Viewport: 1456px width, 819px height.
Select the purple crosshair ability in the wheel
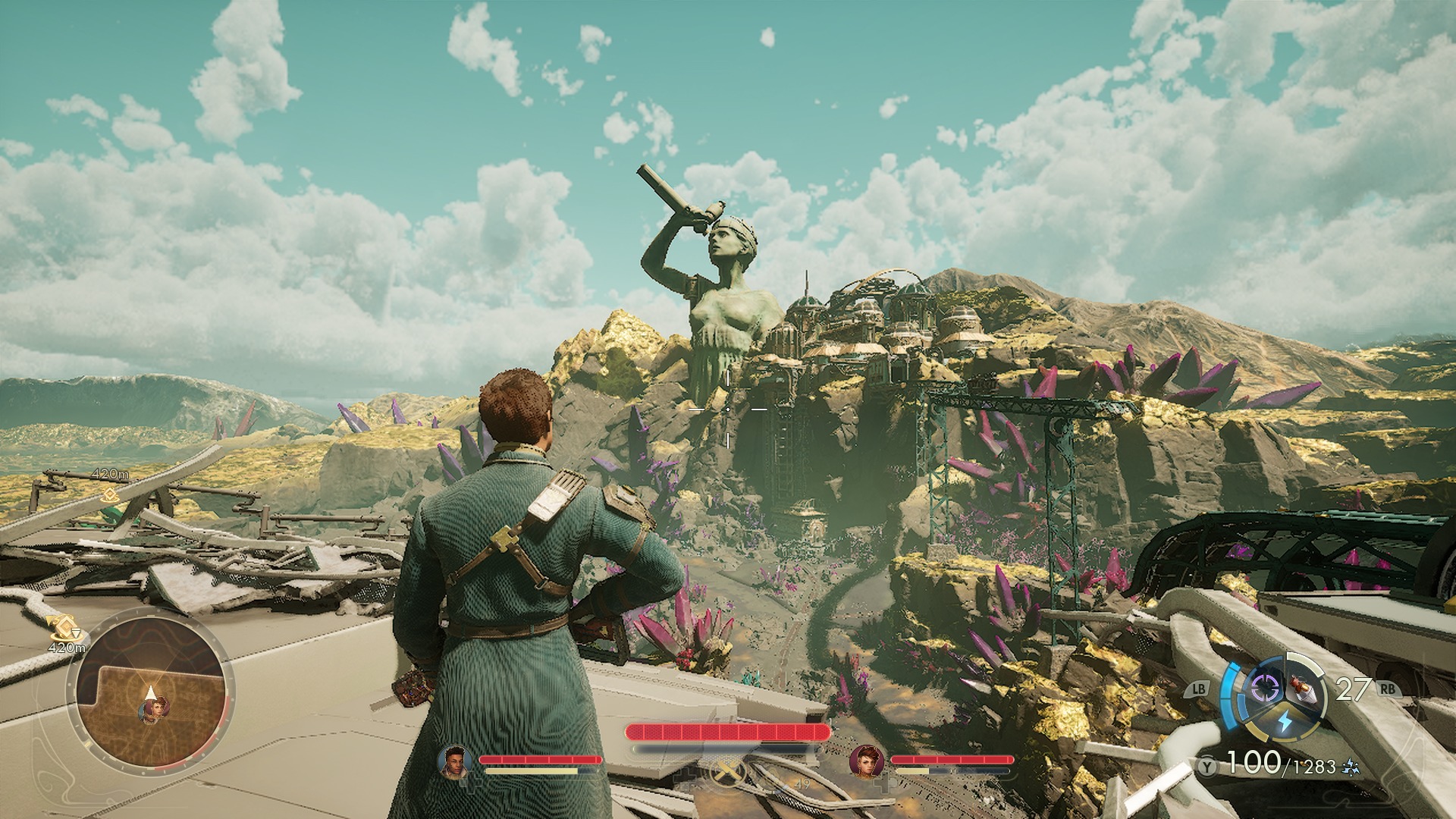pos(1265,688)
